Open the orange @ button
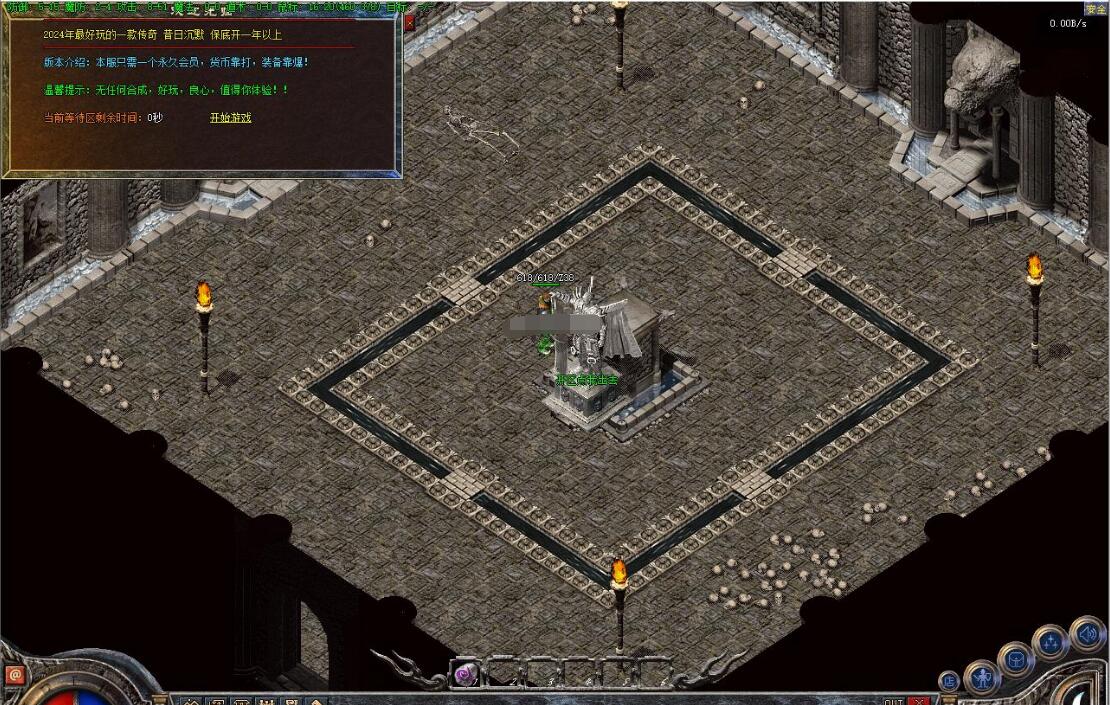This screenshot has width=1110, height=705. 14,676
